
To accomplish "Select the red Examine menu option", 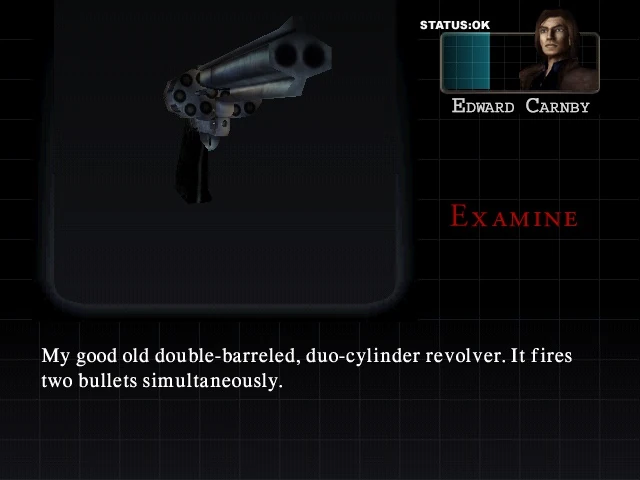I will coord(514,216).
